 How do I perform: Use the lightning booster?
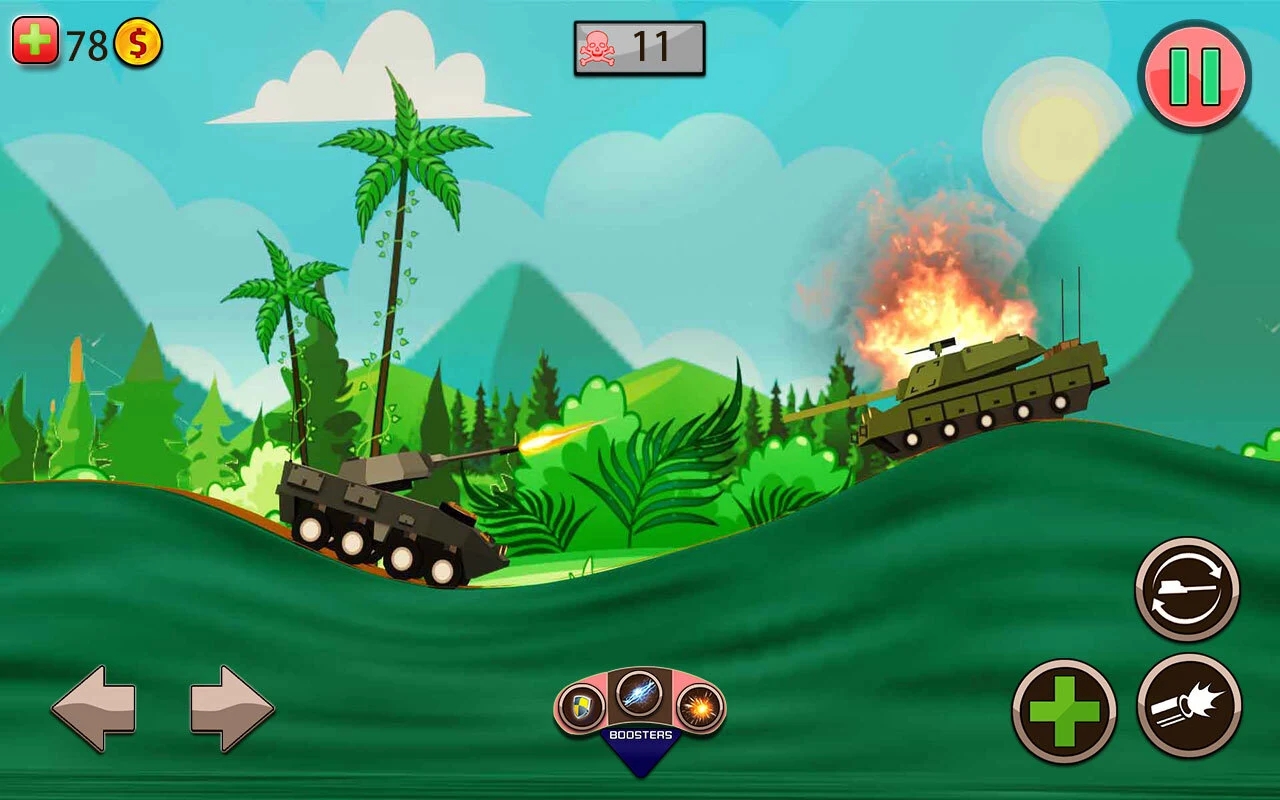pos(639,692)
